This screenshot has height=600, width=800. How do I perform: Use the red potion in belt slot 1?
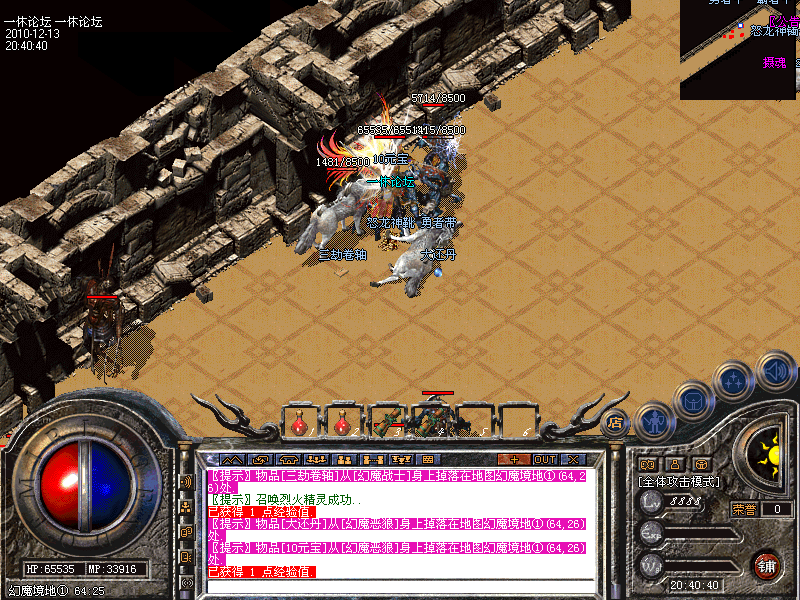tap(300, 421)
